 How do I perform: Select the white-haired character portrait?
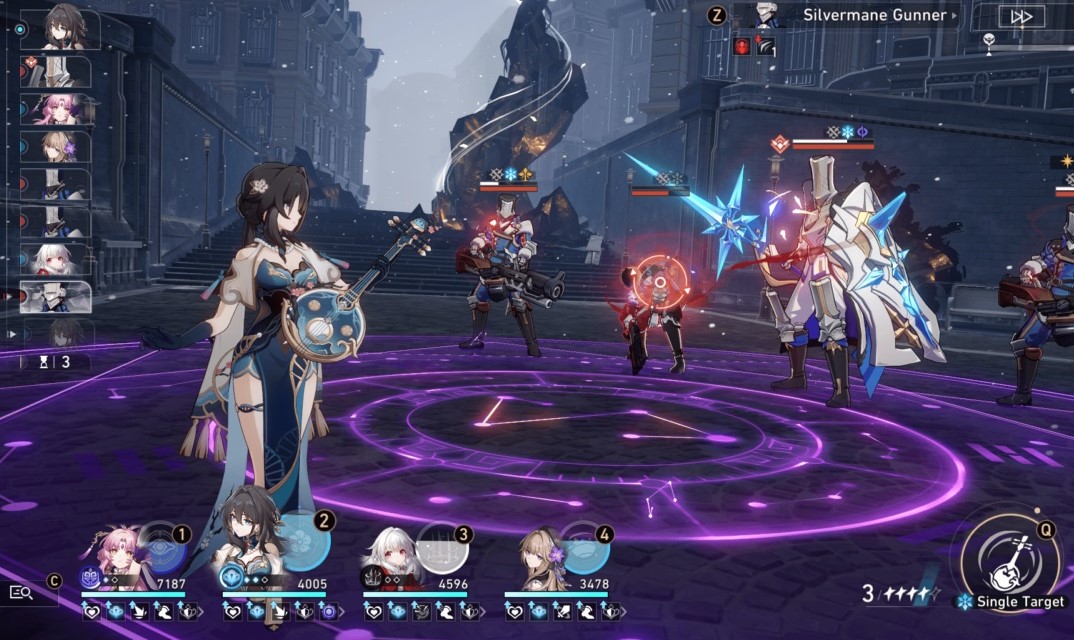coord(392,557)
